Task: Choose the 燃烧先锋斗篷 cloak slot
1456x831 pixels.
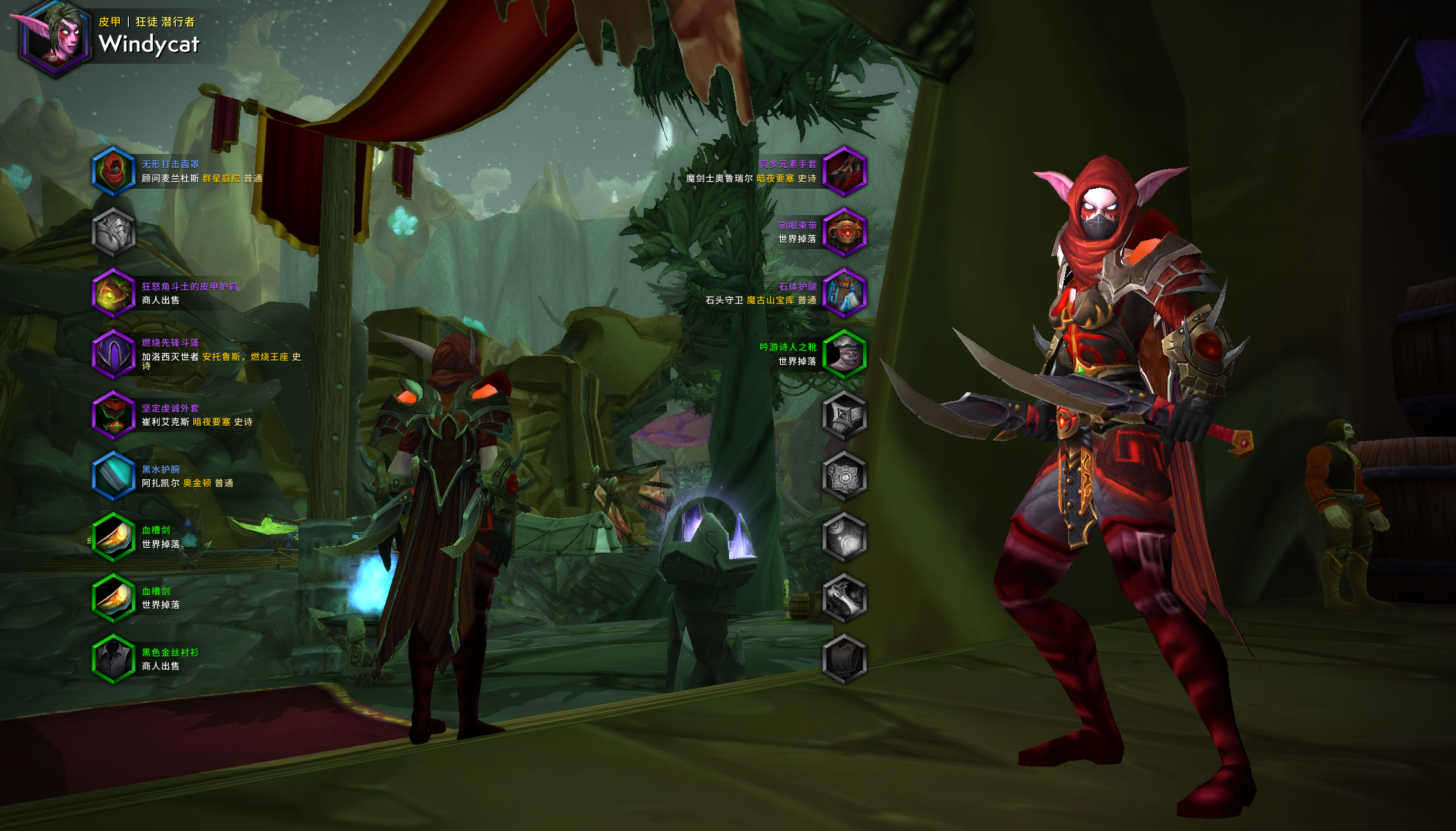Action: point(113,354)
